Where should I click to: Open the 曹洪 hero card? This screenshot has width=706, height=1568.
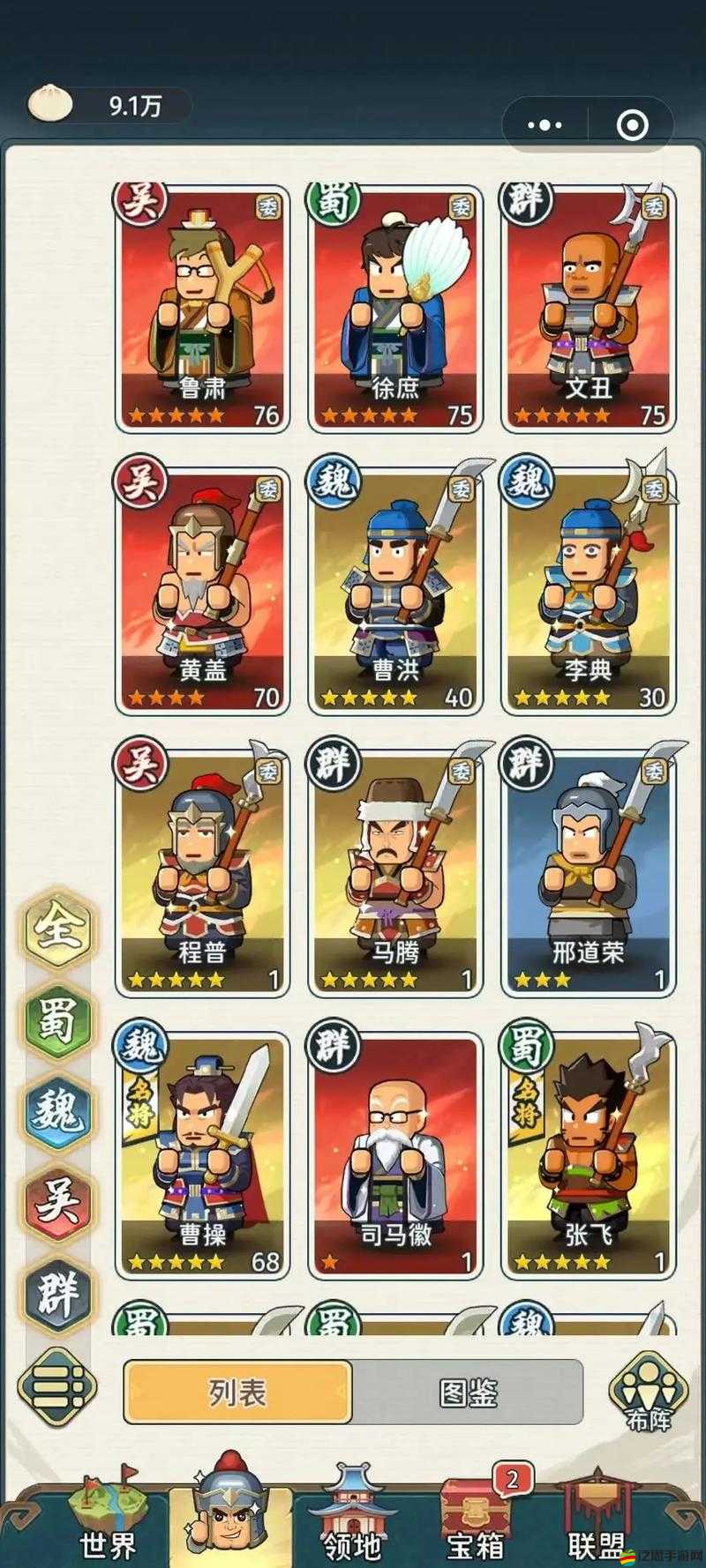tap(395, 591)
